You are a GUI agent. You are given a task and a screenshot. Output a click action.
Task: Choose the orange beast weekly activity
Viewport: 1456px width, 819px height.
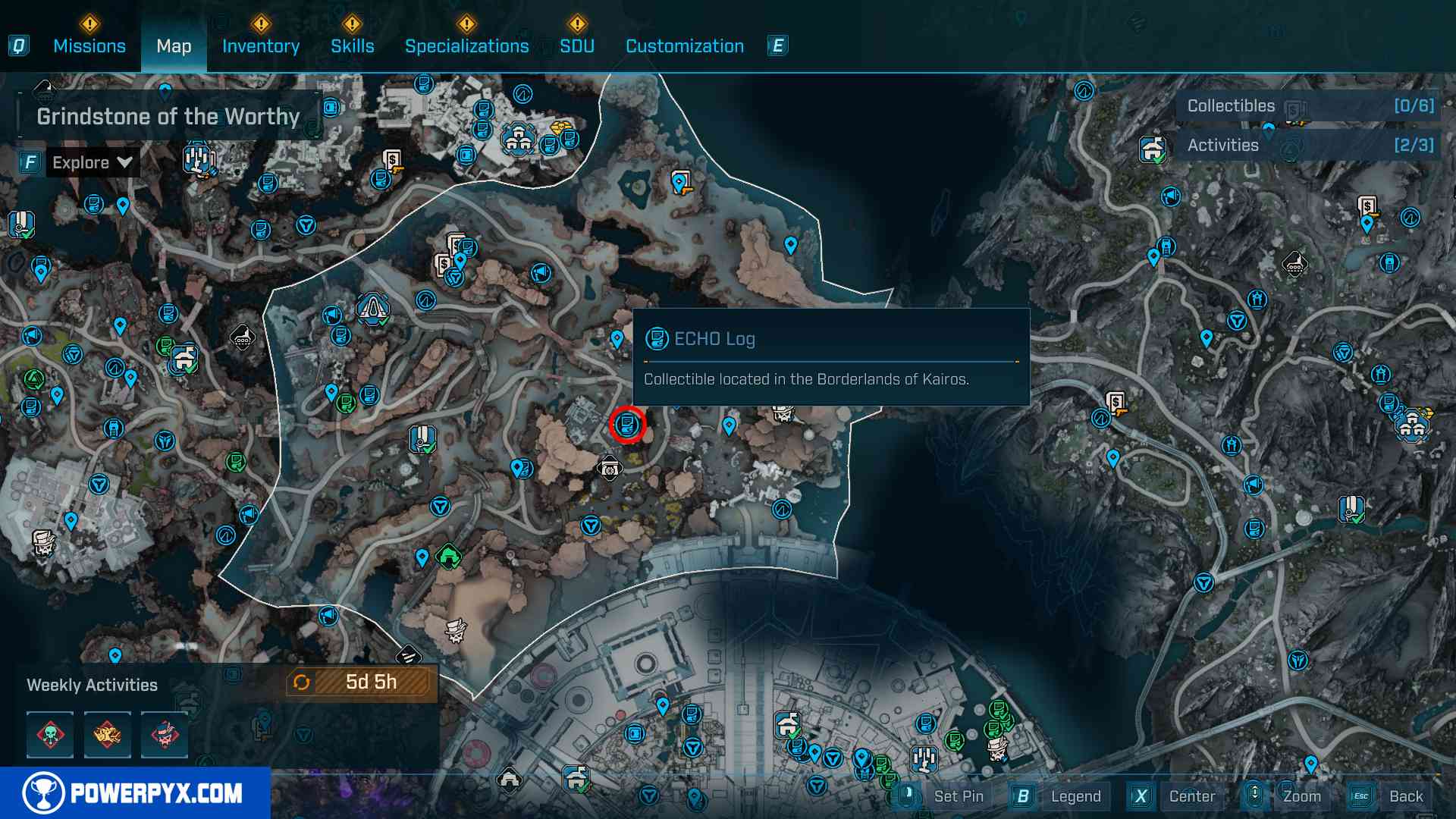107,734
